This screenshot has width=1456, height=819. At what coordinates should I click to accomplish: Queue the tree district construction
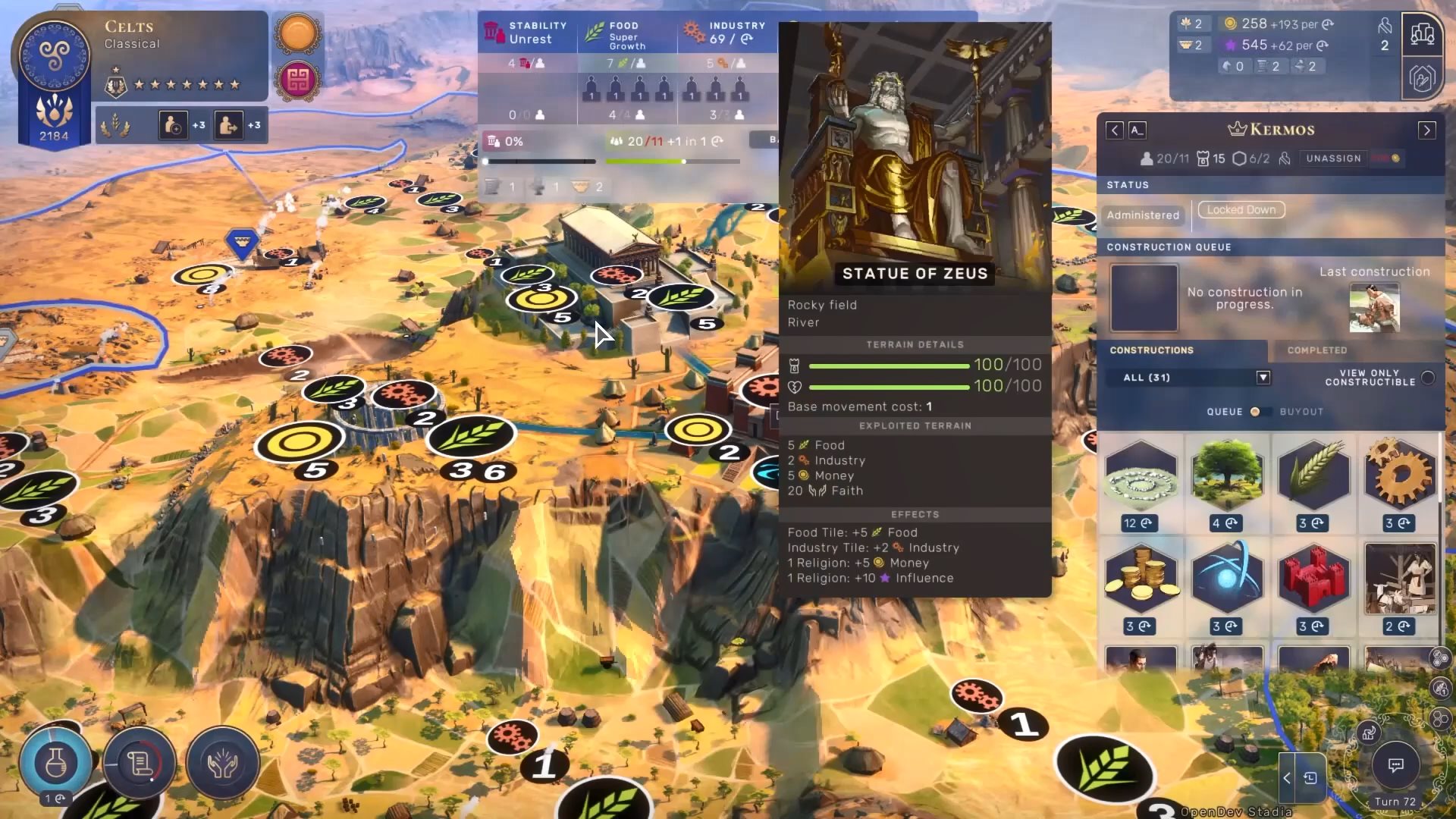[x=1227, y=476]
